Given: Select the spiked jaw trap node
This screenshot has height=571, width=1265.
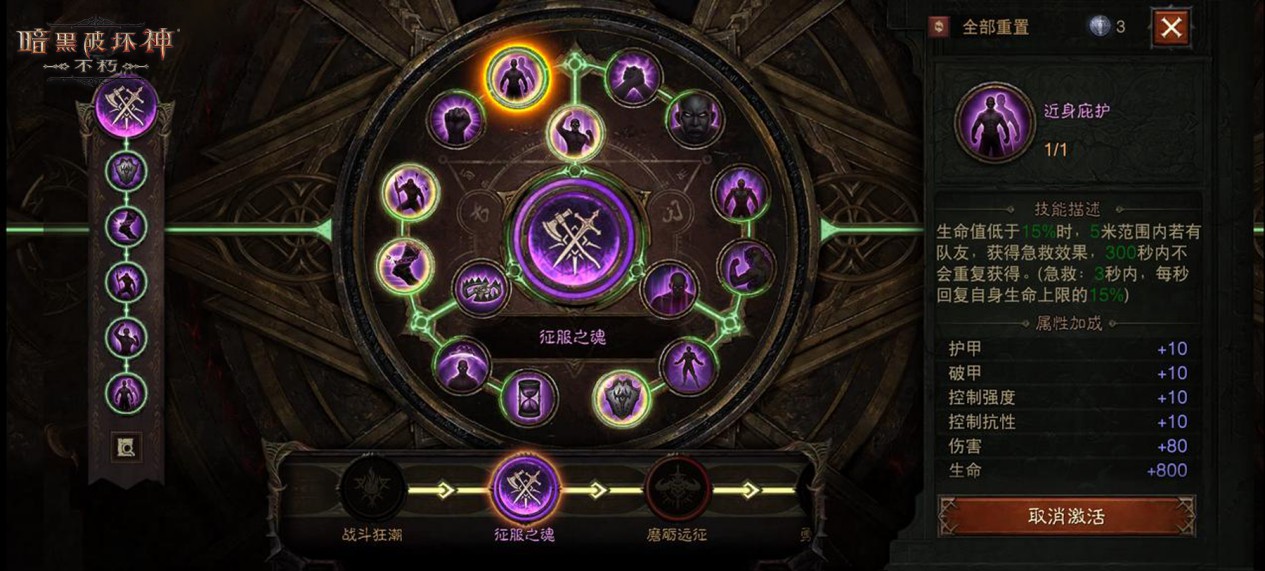Looking at the screenshot, I should tap(483, 288).
